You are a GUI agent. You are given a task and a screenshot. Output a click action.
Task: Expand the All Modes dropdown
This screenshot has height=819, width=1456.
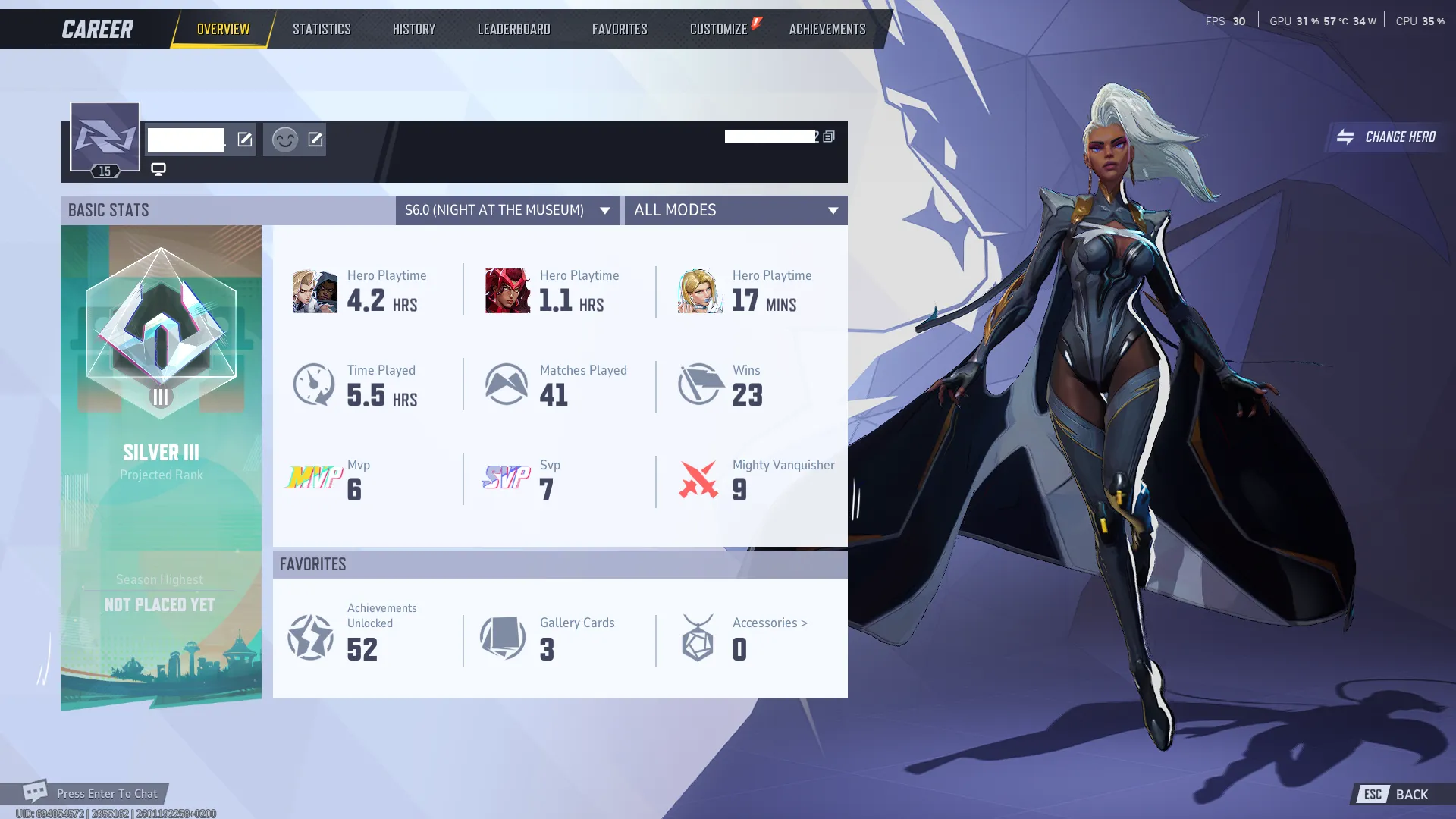pyautogui.click(x=735, y=210)
